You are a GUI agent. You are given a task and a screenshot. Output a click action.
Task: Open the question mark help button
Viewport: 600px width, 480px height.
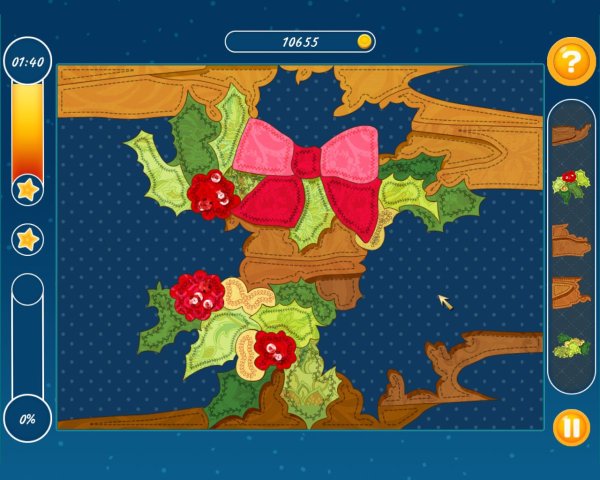pos(570,62)
